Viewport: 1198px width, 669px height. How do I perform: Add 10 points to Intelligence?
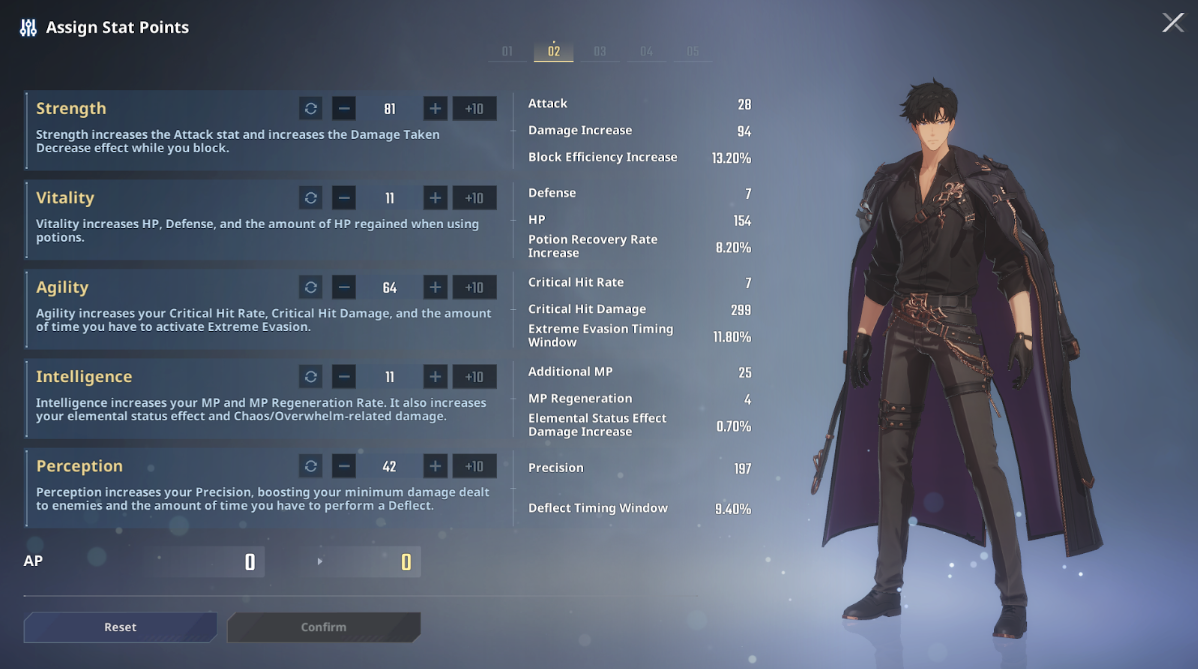point(474,377)
